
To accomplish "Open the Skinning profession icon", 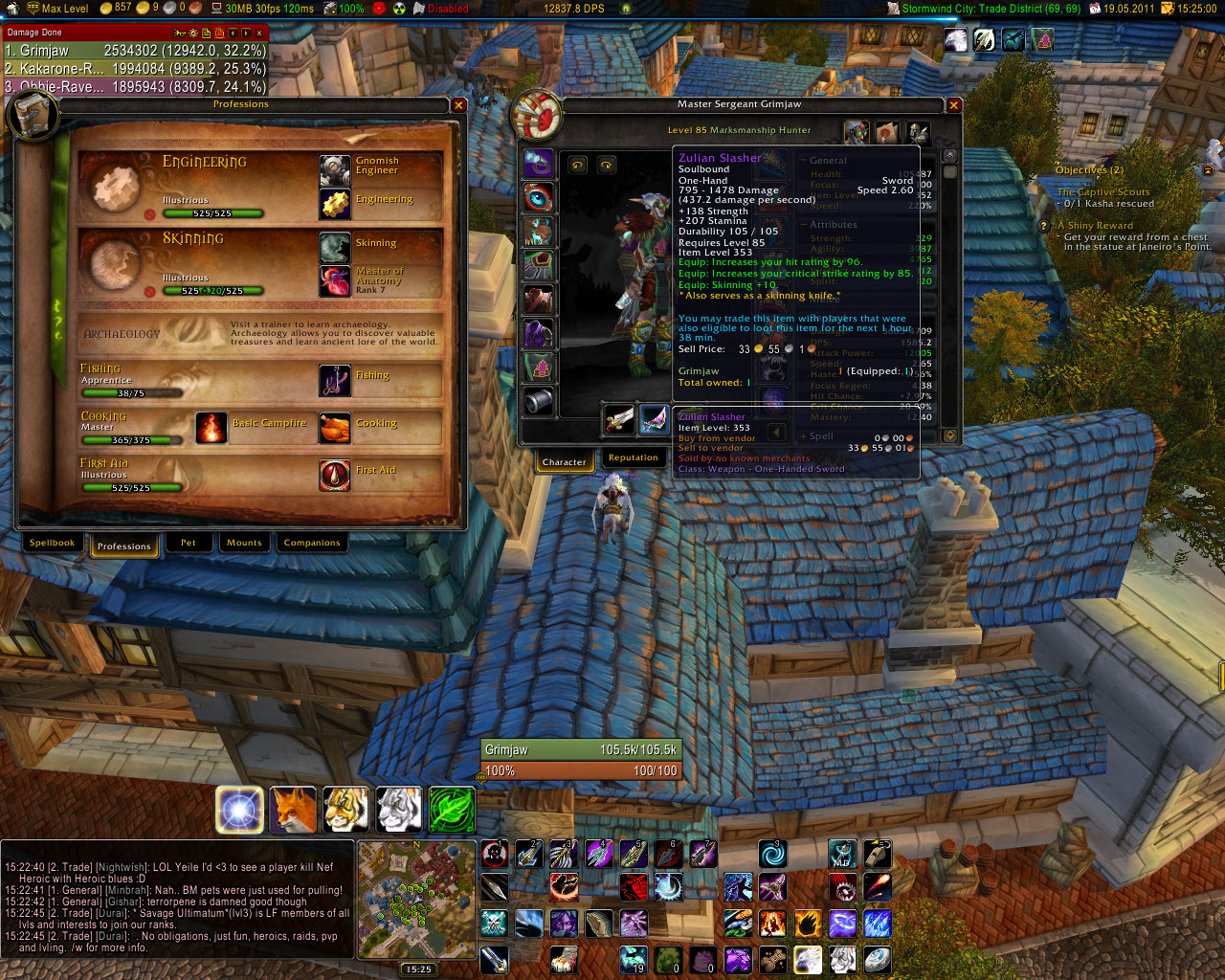I will 335,247.
